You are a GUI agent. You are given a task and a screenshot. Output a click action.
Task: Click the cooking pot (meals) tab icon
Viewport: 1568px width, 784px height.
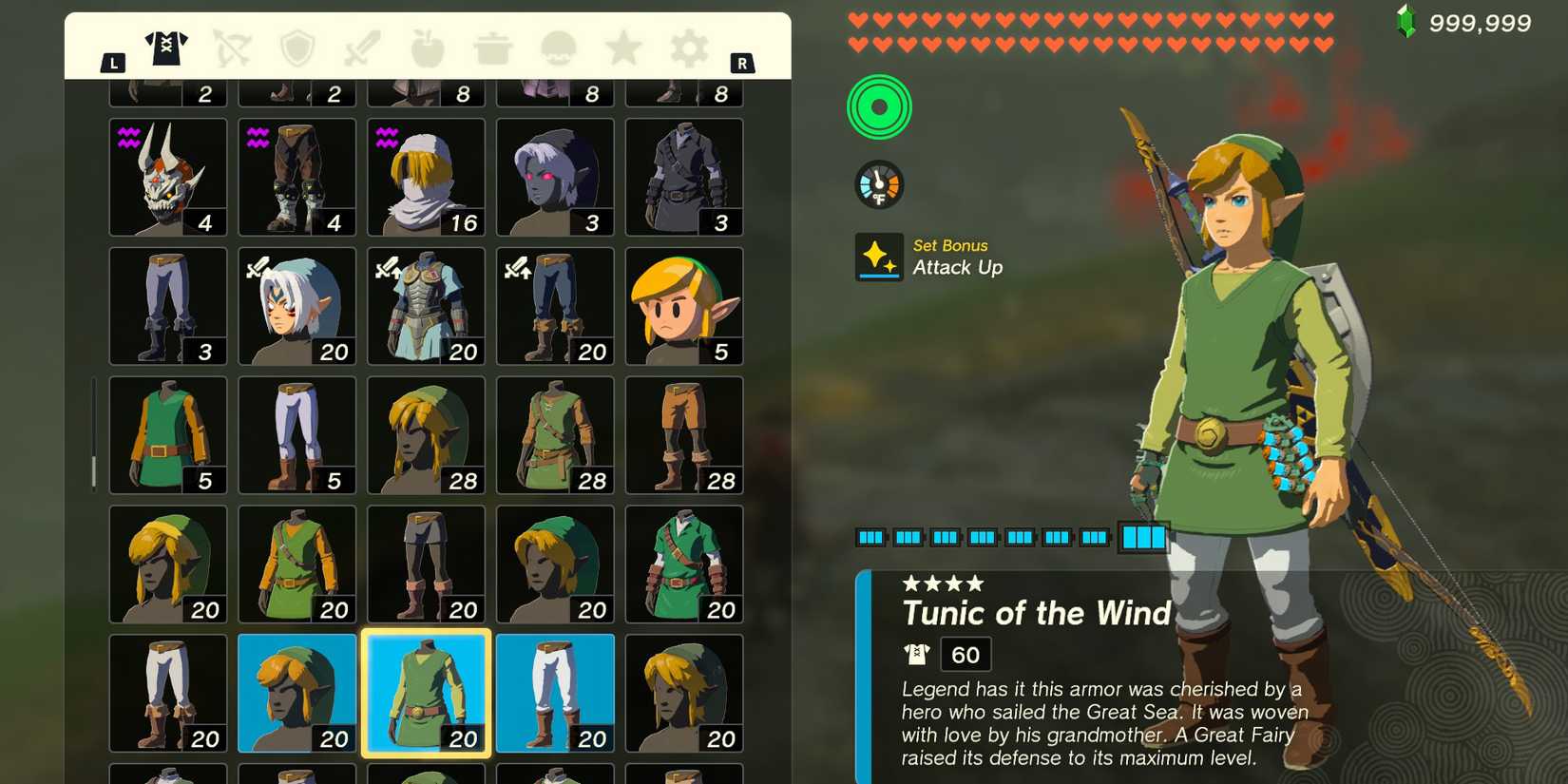click(491, 49)
